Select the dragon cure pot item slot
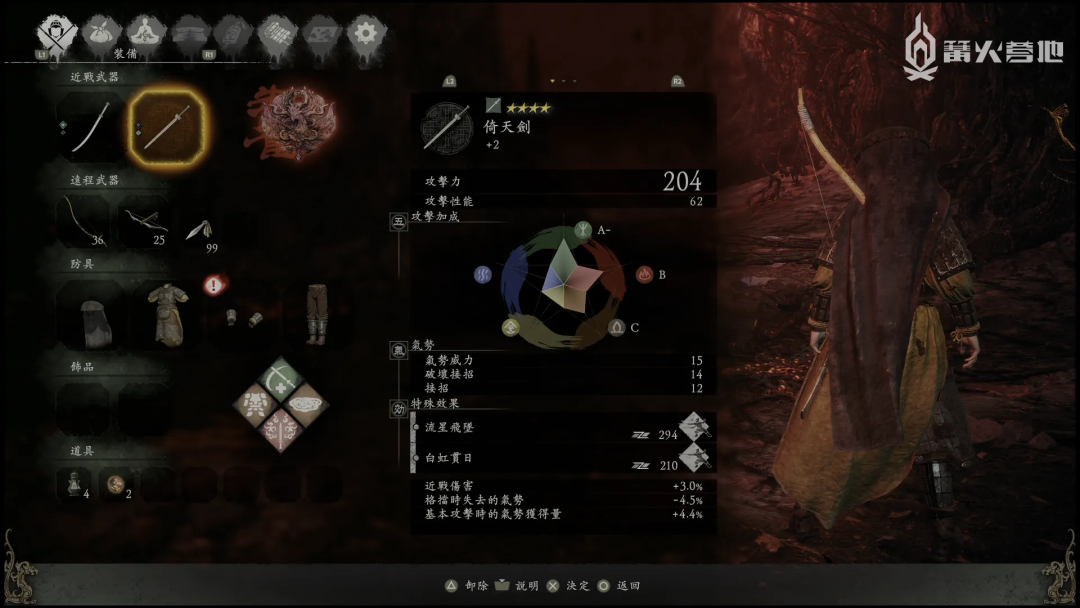The height and width of the screenshot is (608, 1080). [75, 485]
